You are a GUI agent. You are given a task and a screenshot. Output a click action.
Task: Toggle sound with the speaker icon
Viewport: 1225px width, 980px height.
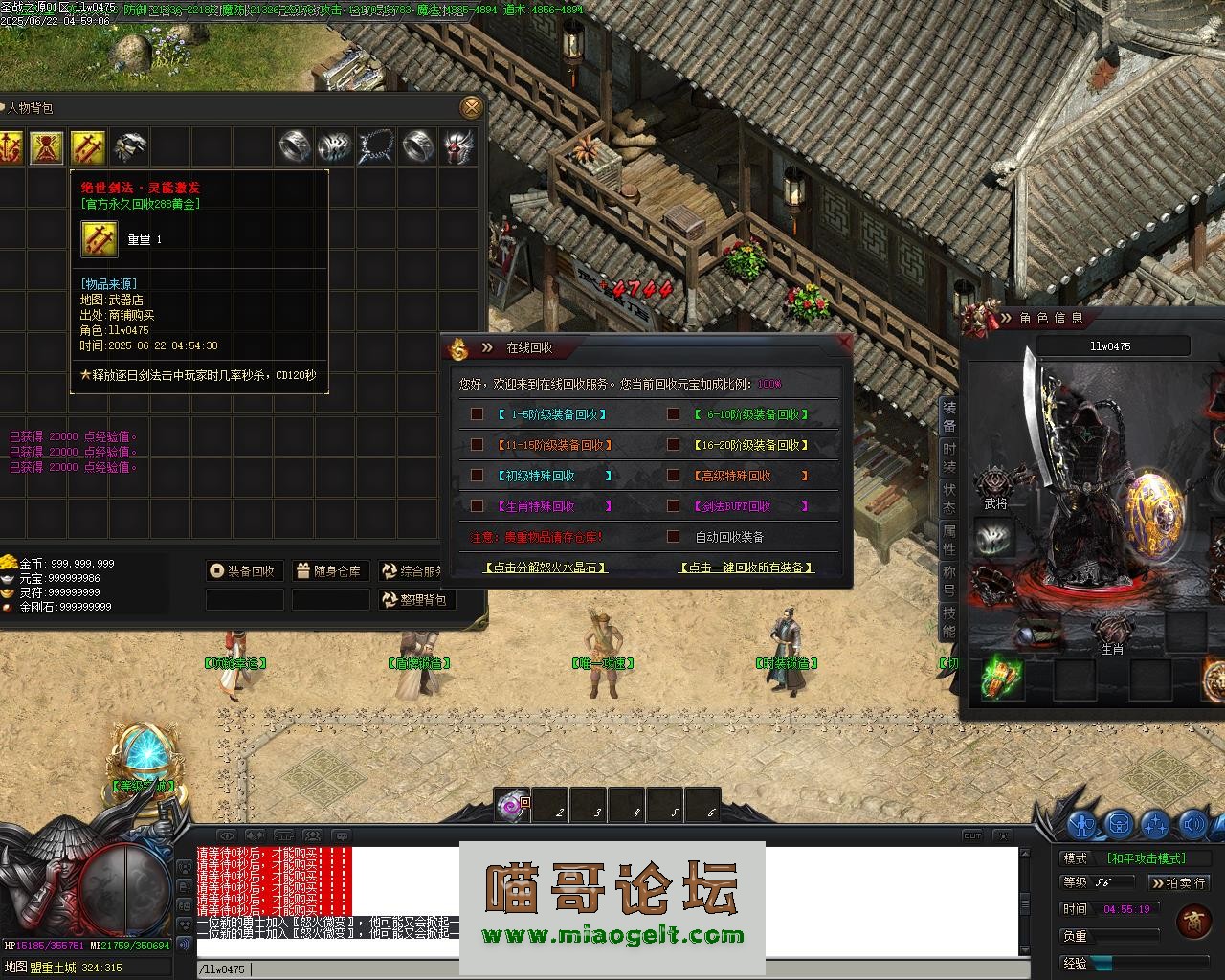(x=1192, y=824)
